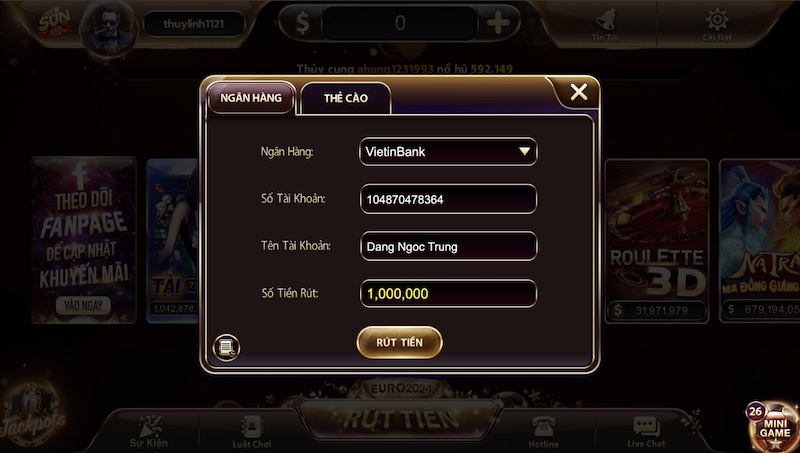
Task: Add funds with the plus button
Action: point(498,22)
